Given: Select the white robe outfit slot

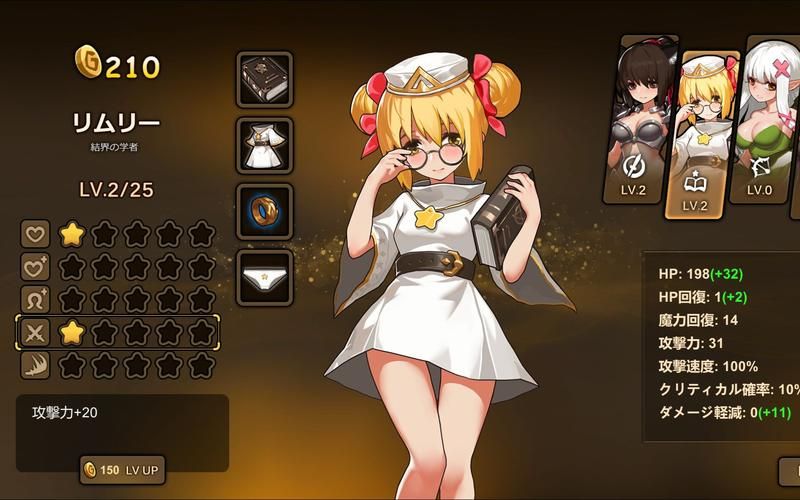Looking at the screenshot, I should pos(265,145).
